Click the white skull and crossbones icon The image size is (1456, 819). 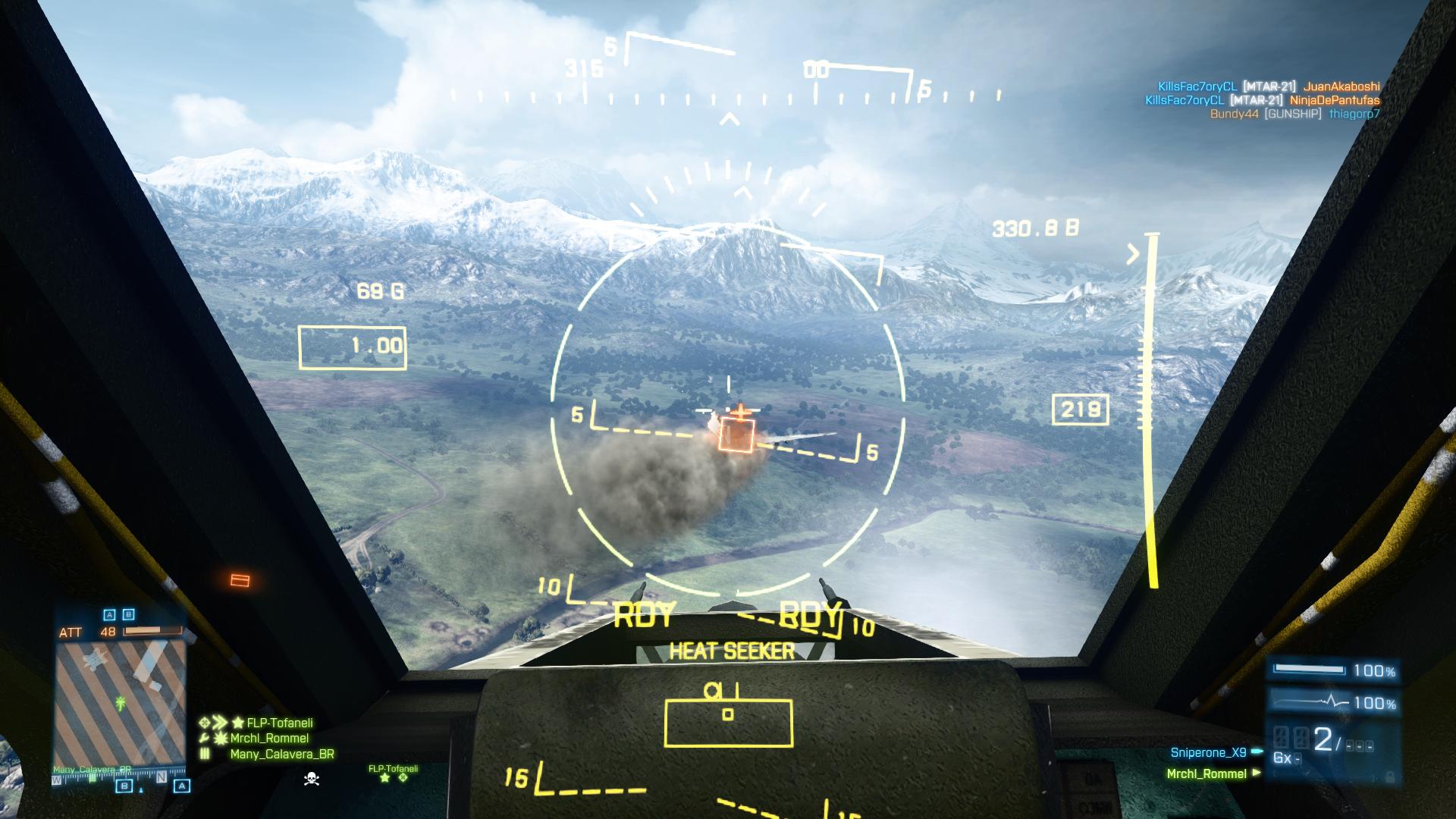pos(311,778)
